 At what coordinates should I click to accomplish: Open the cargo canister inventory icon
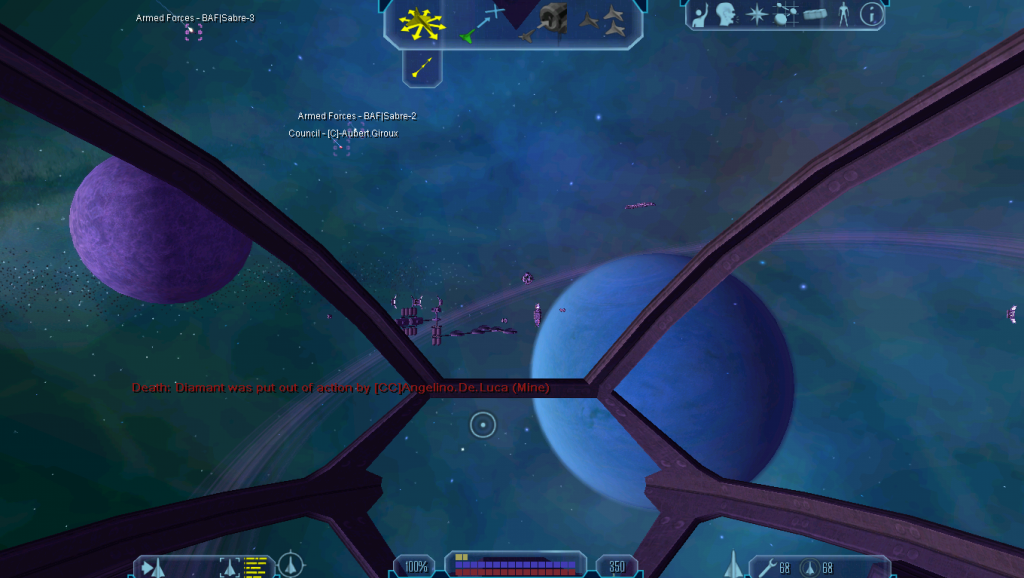coord(815,15)
